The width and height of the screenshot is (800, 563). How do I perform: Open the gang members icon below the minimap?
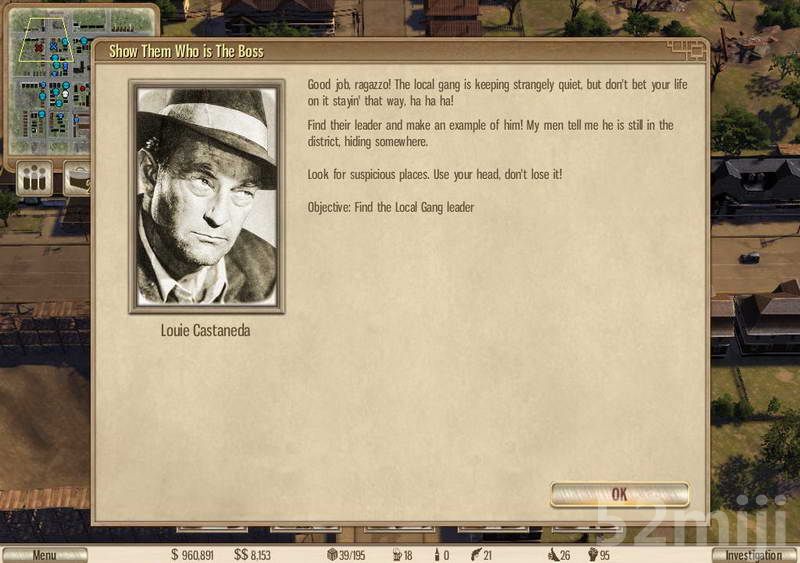(34, 179)
